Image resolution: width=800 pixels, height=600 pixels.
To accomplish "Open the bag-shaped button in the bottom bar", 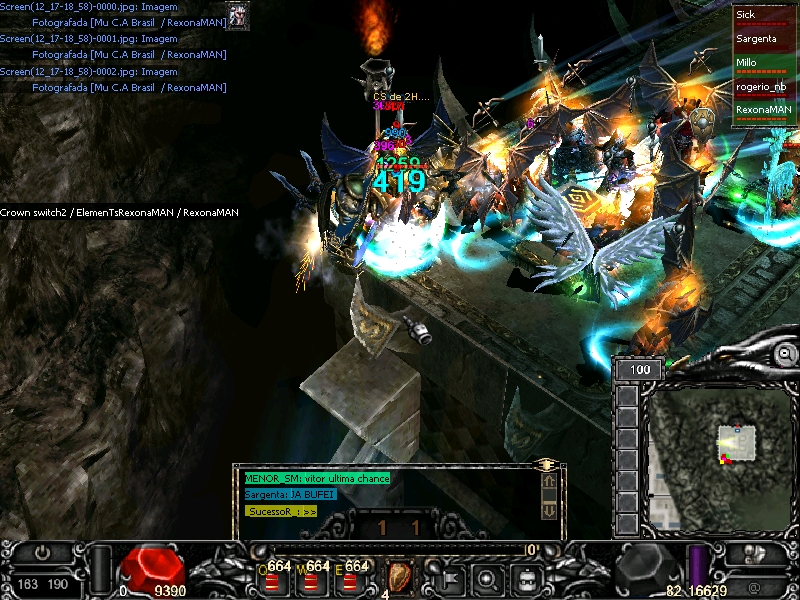I will coord(526,577).
